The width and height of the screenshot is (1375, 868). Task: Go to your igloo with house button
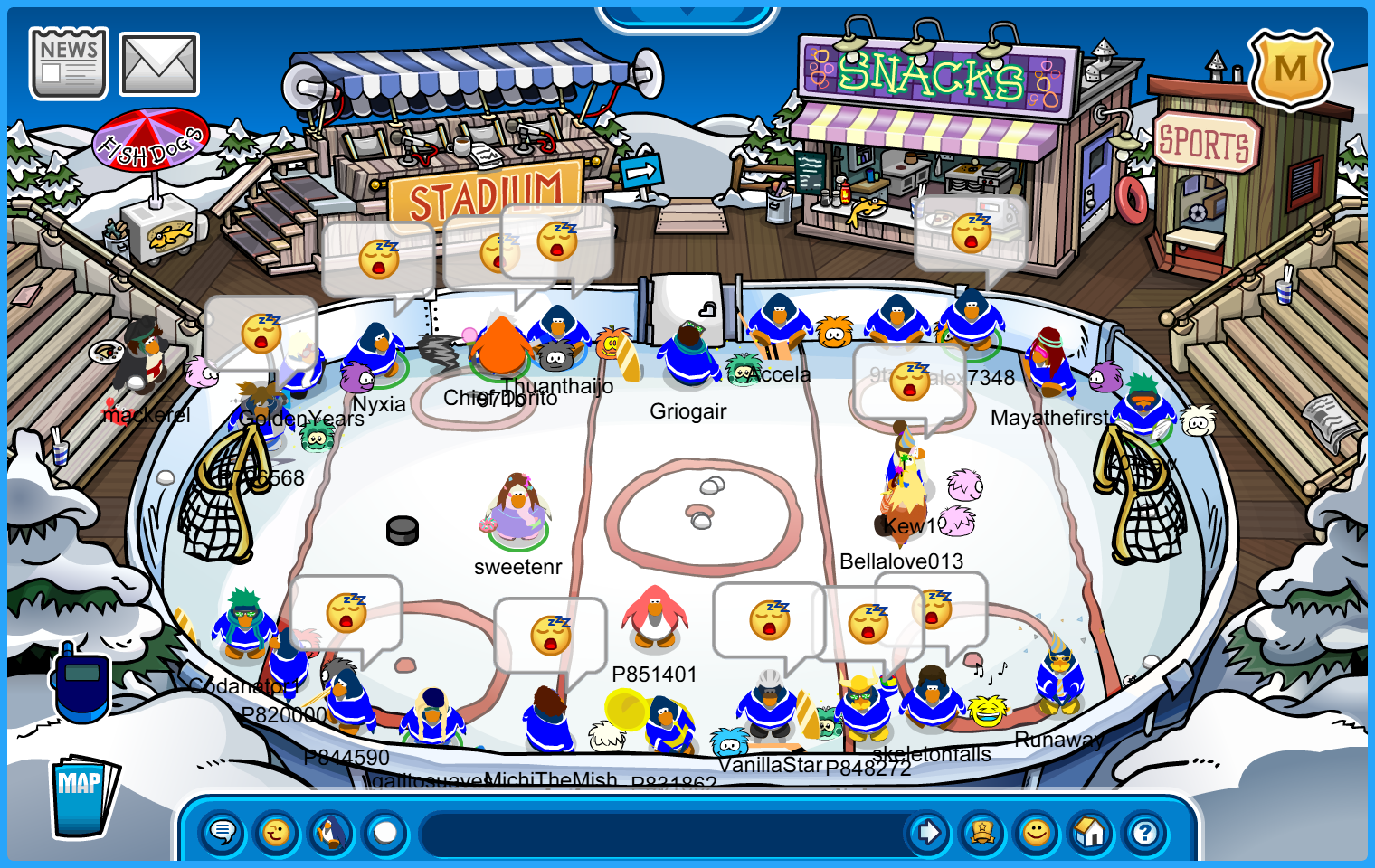click(x=1091, y=832)
